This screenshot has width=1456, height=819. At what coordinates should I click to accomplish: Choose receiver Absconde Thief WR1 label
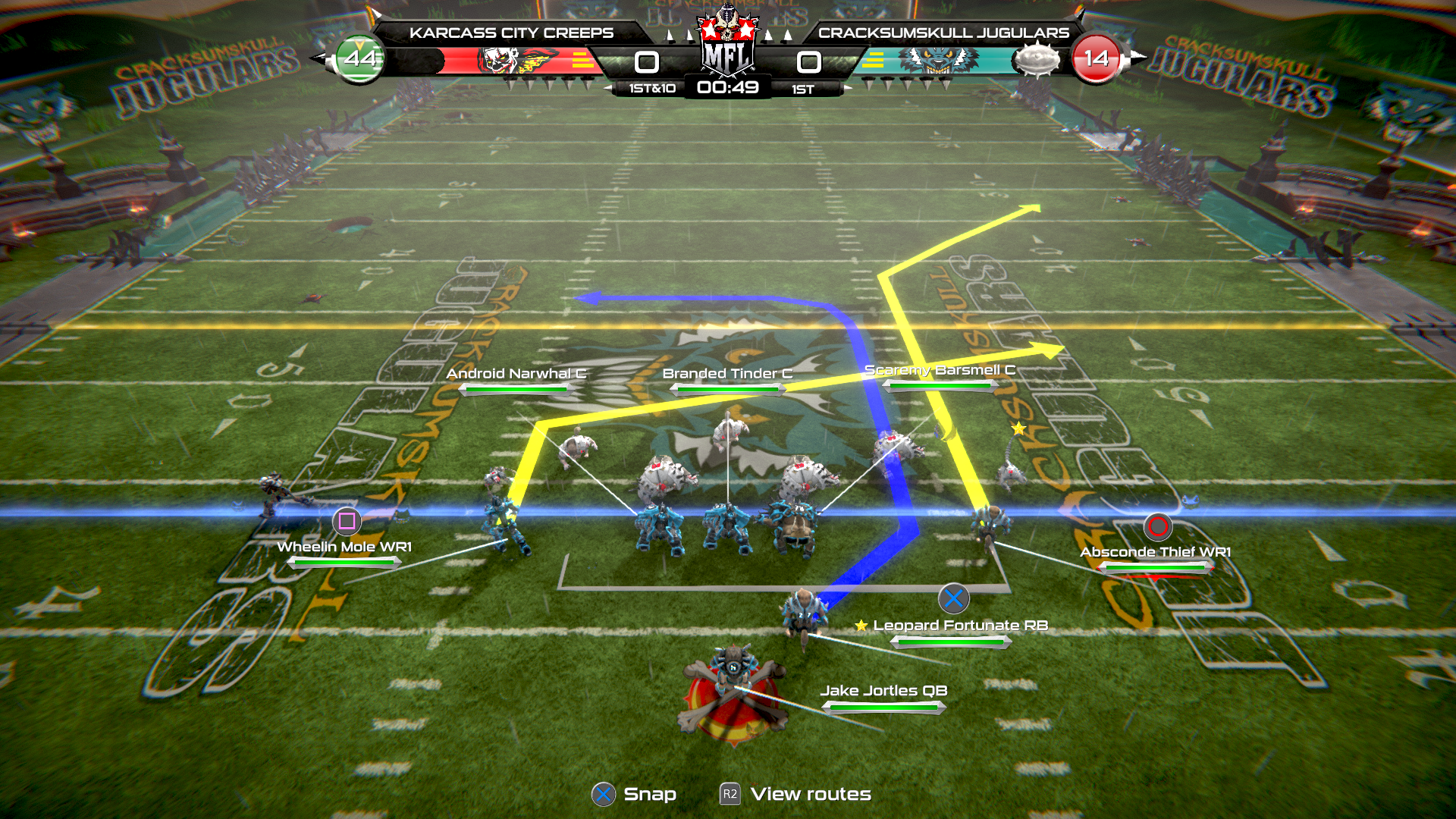tap(1155, 552)
